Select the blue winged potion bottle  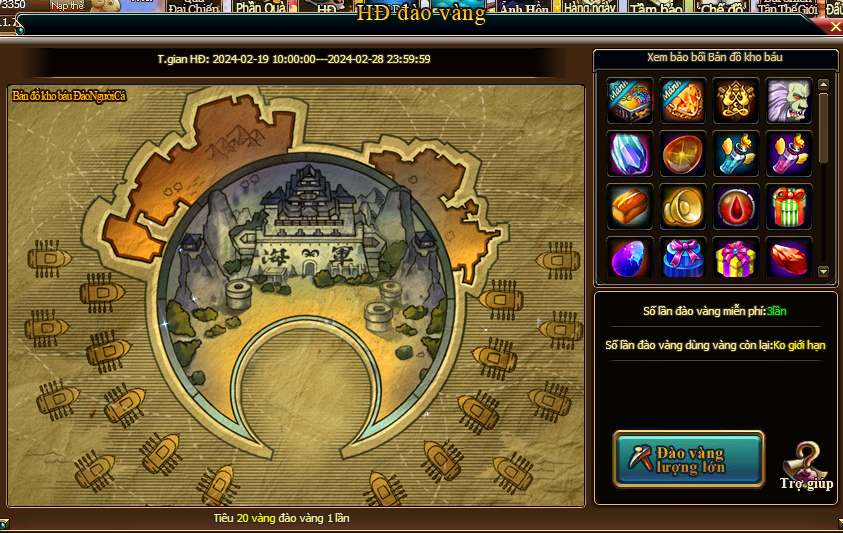pyautogui.click(x=736, y=154)
